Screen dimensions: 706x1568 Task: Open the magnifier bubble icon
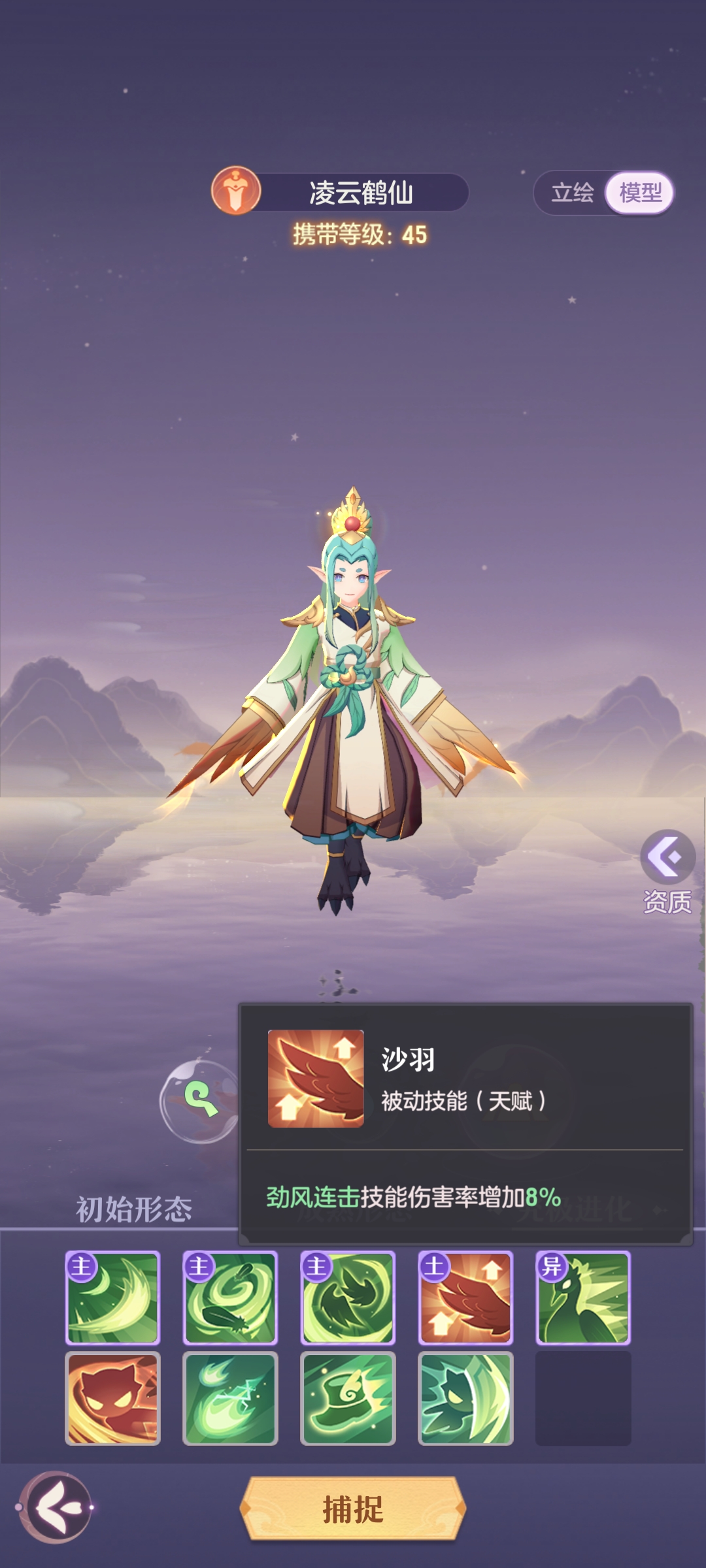click(200, 1100)
